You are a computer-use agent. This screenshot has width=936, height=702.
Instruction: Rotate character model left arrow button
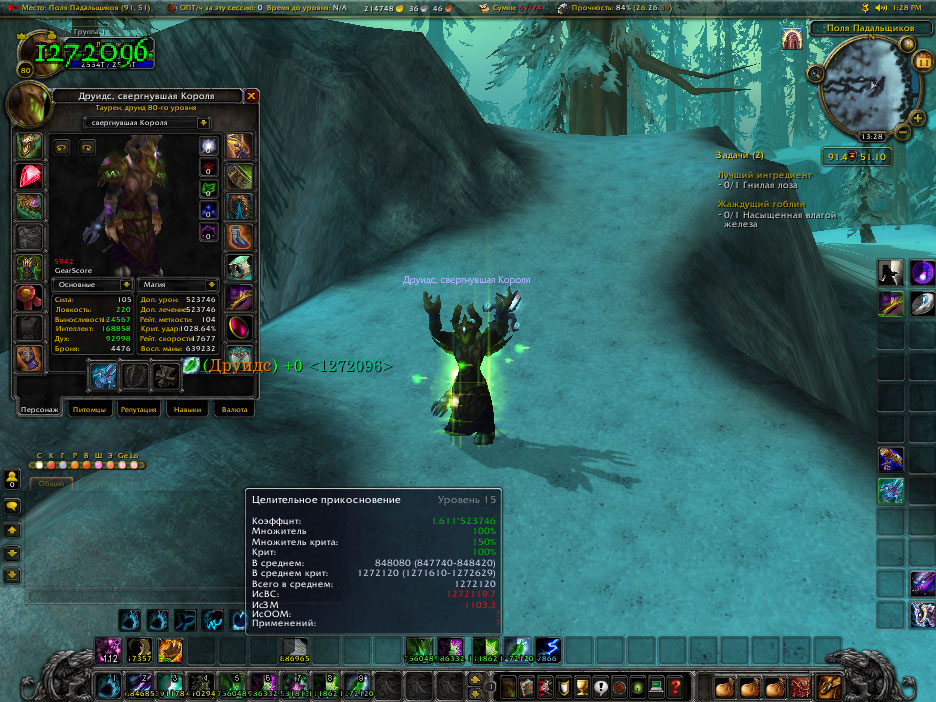point(62,146)
